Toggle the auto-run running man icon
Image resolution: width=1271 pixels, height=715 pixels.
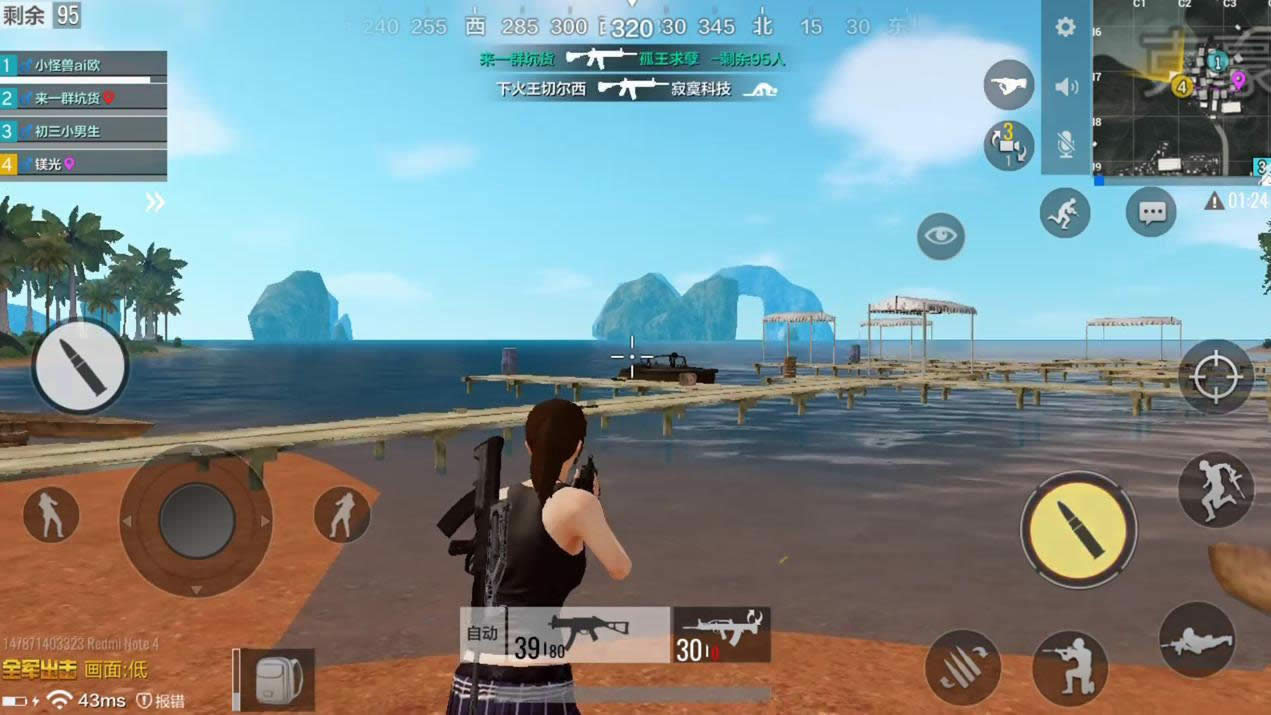coord(1064,212)
